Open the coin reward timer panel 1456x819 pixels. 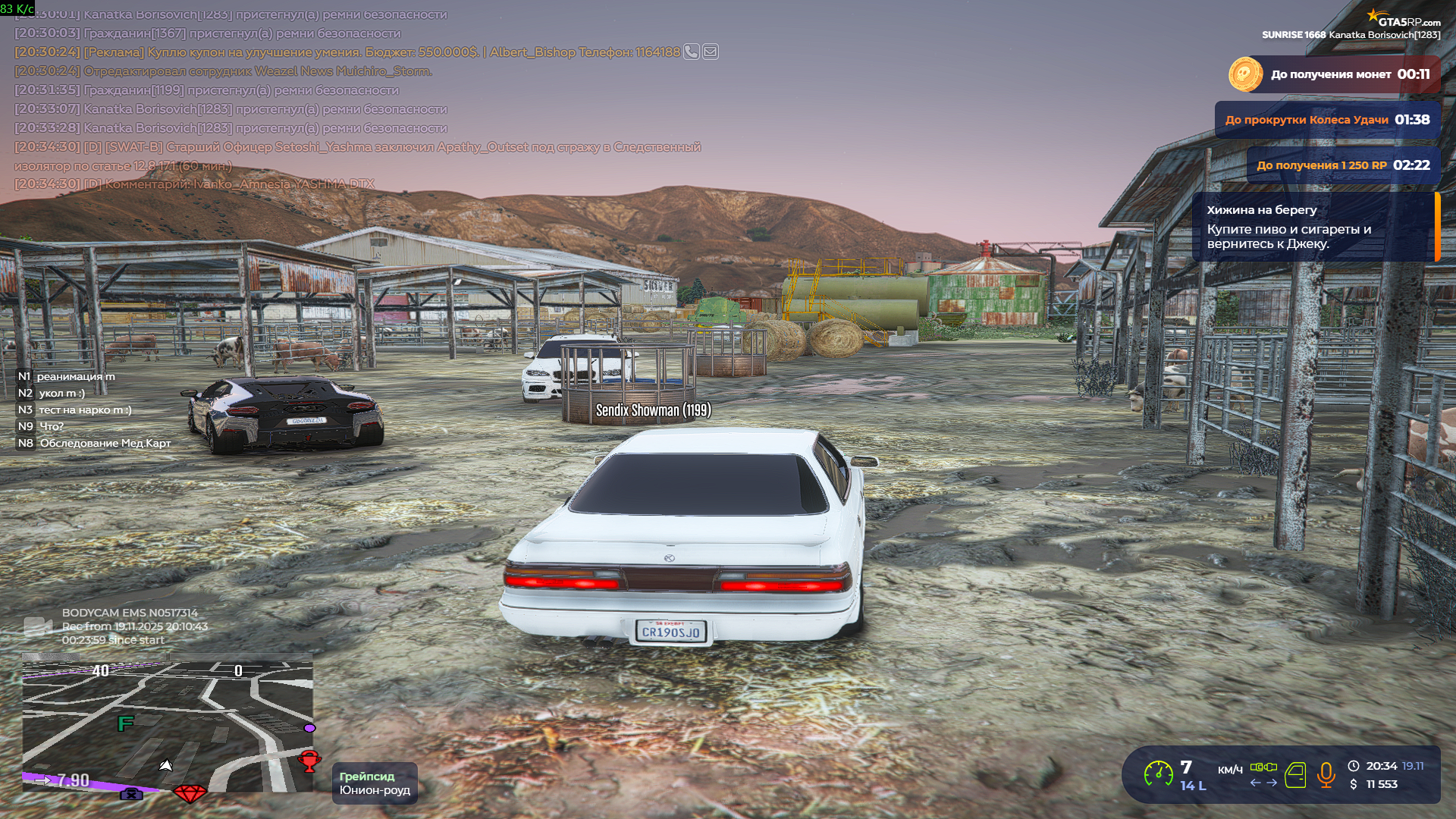pos(1333,74)
